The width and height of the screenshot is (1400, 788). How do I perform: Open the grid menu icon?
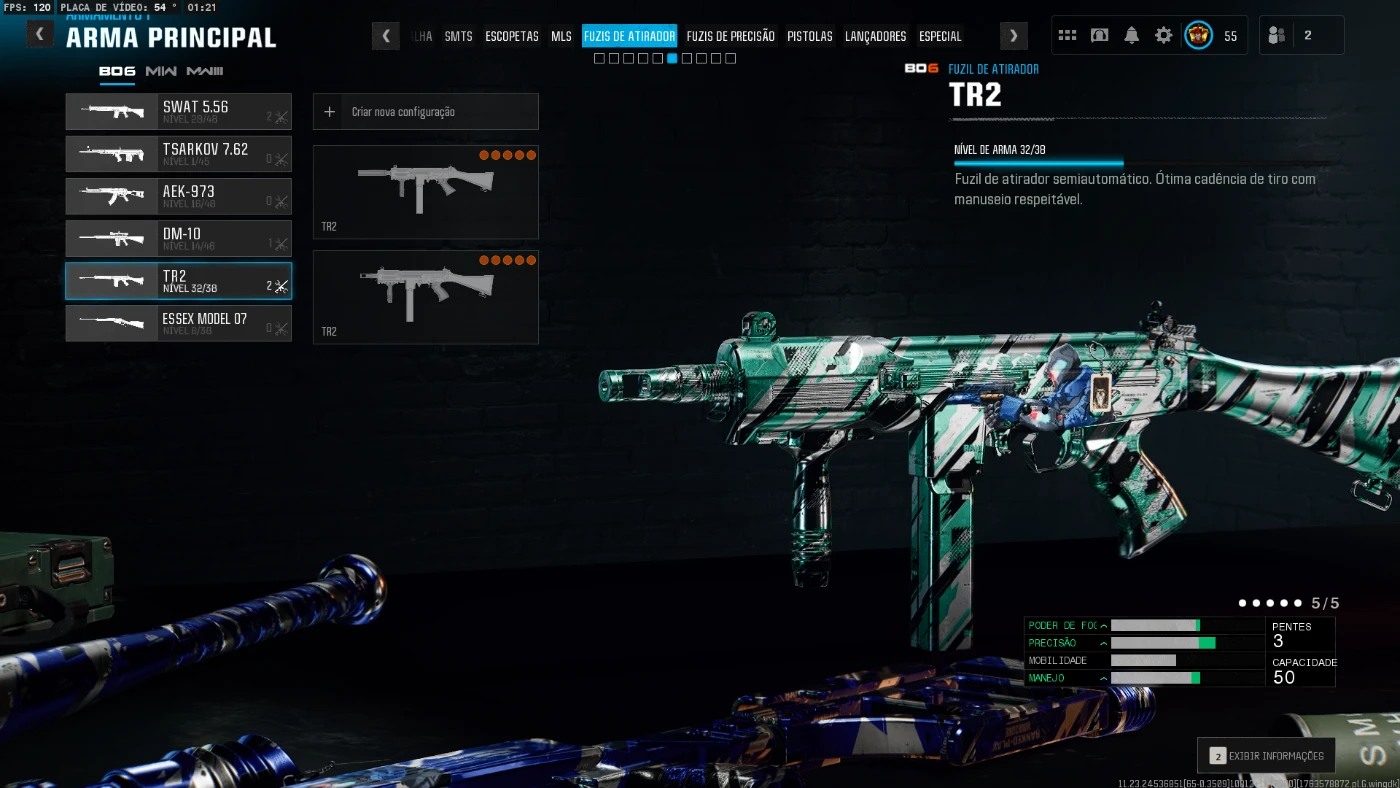[x=1067, y=35]
